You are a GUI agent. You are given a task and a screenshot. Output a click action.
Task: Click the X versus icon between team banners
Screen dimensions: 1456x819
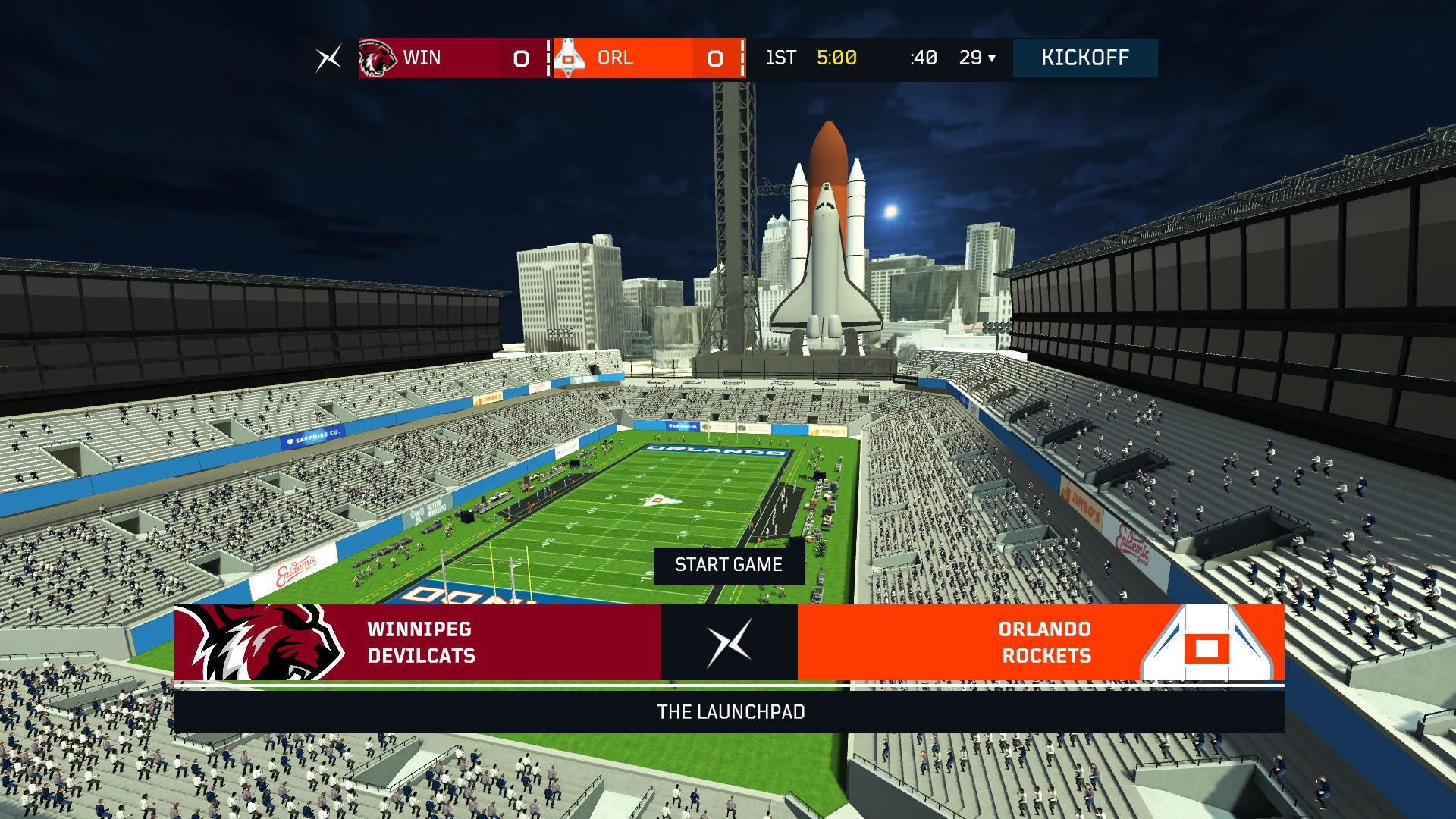729,642
